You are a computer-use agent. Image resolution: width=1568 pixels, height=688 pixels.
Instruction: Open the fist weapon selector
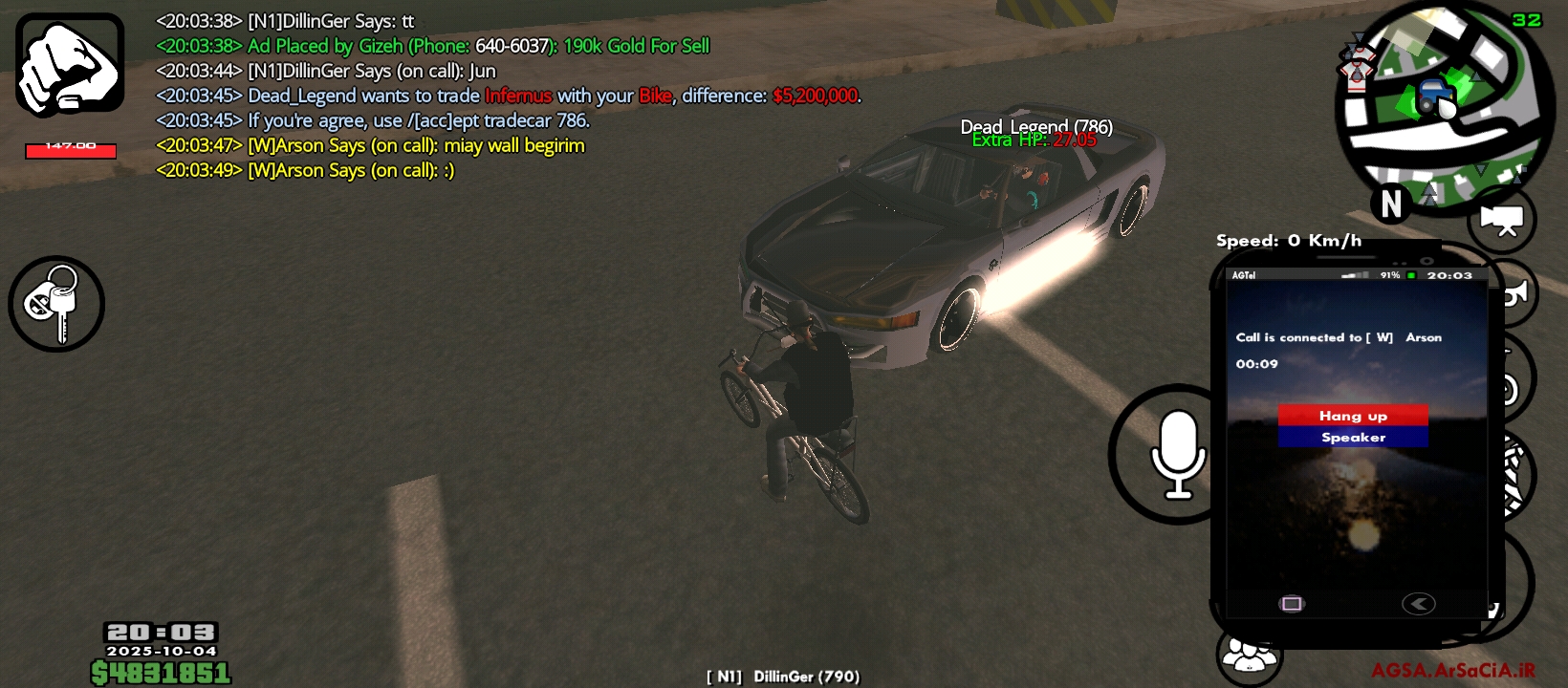[x=70, y=65]
